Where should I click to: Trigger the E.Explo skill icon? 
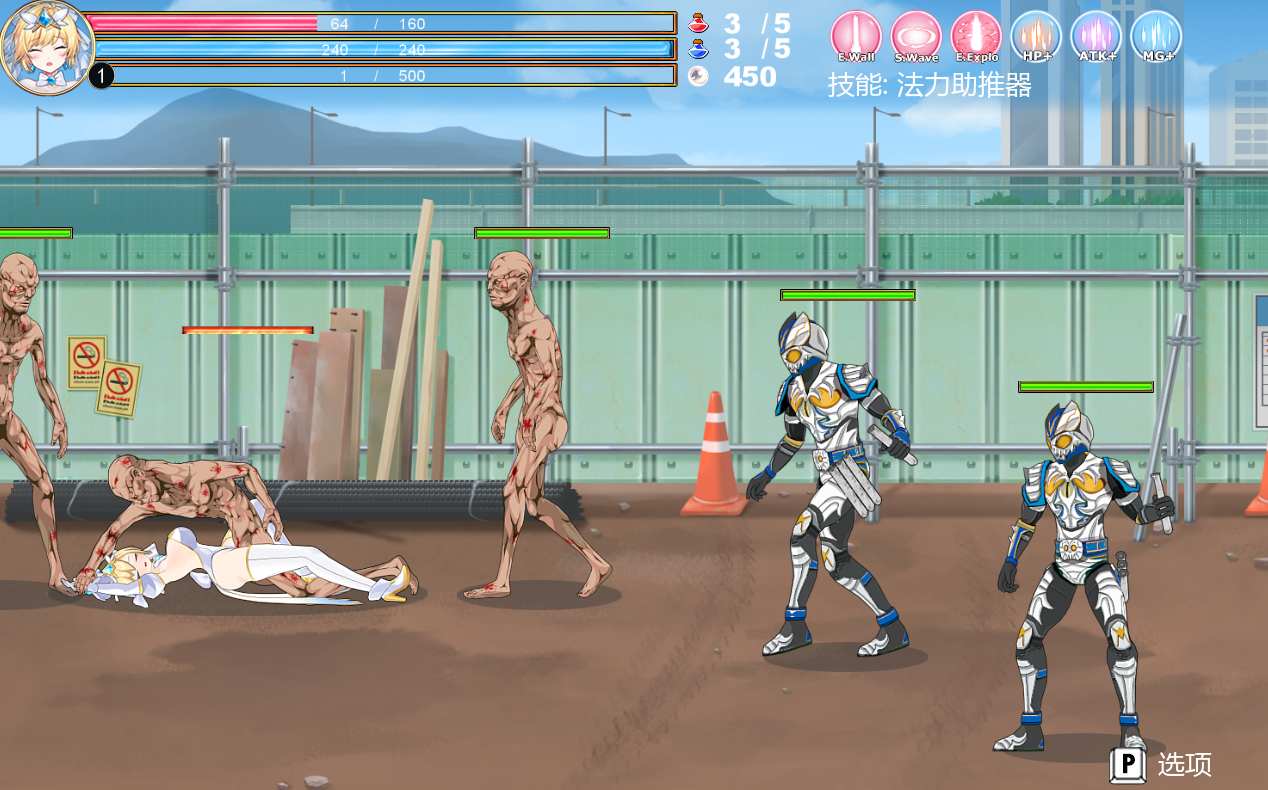(x=976, y=36)
